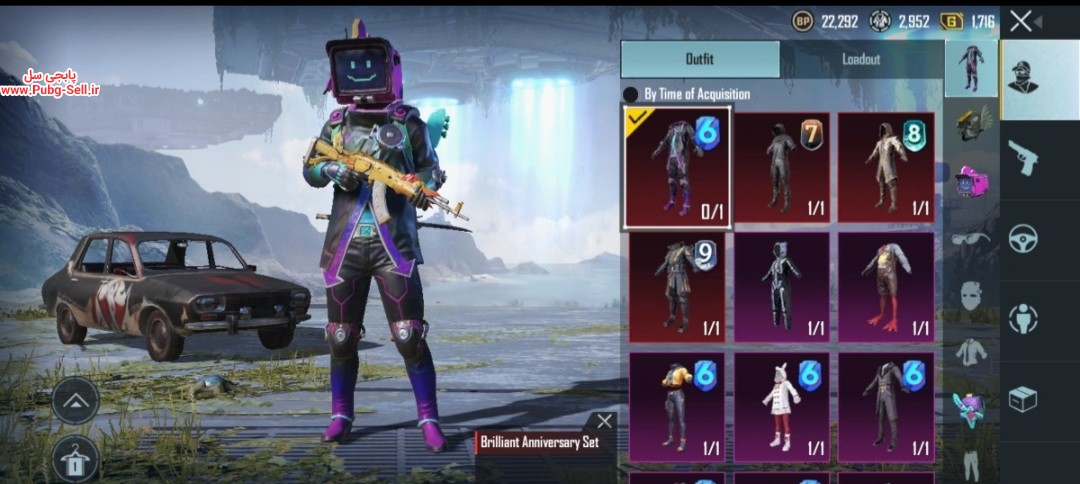This screenshot has width=1080, height=484.
Task: Select the level 9 armored outfit
Action: pos(676,287)
